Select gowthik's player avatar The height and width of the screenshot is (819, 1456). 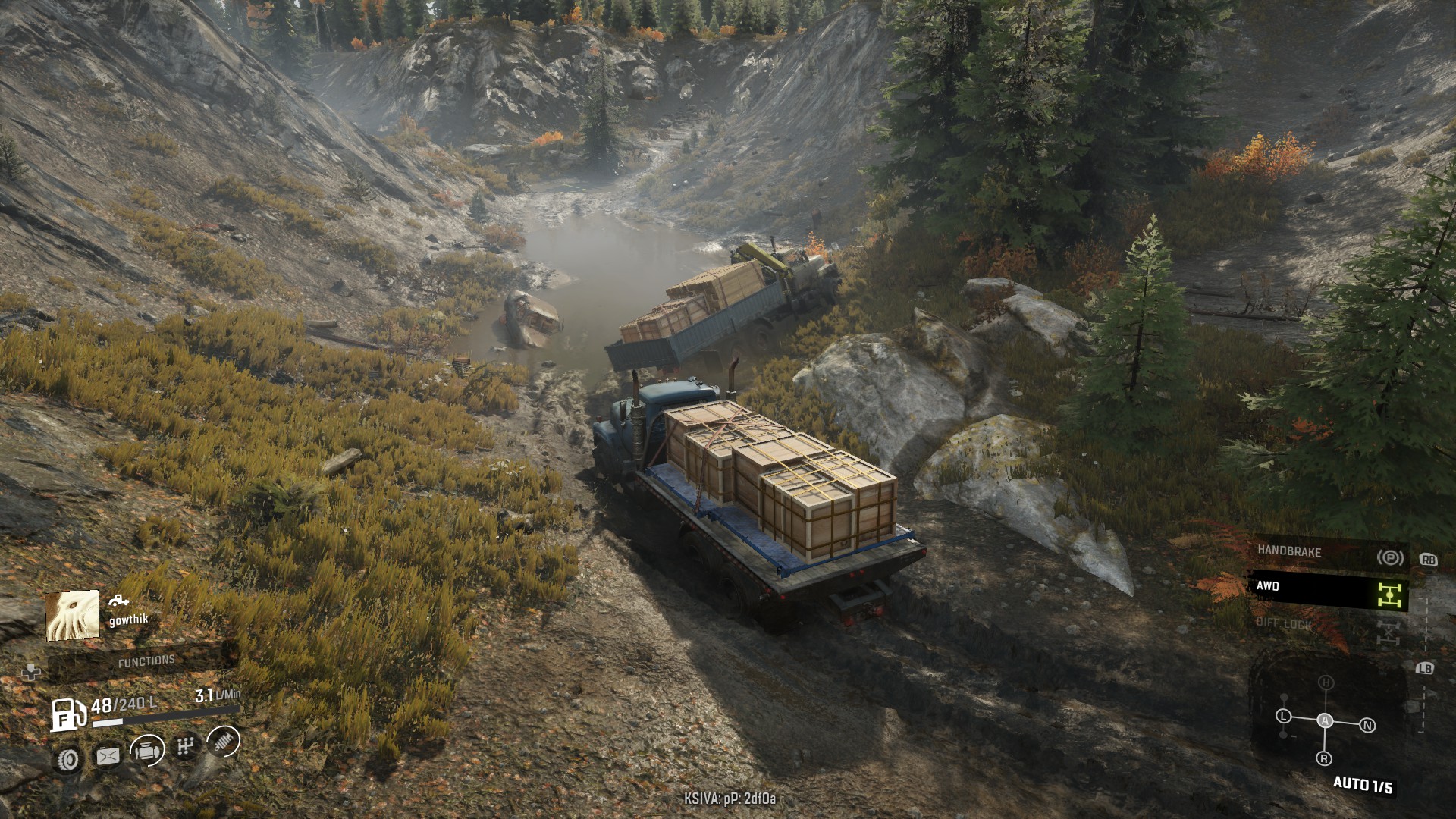[x=73, y=616]
